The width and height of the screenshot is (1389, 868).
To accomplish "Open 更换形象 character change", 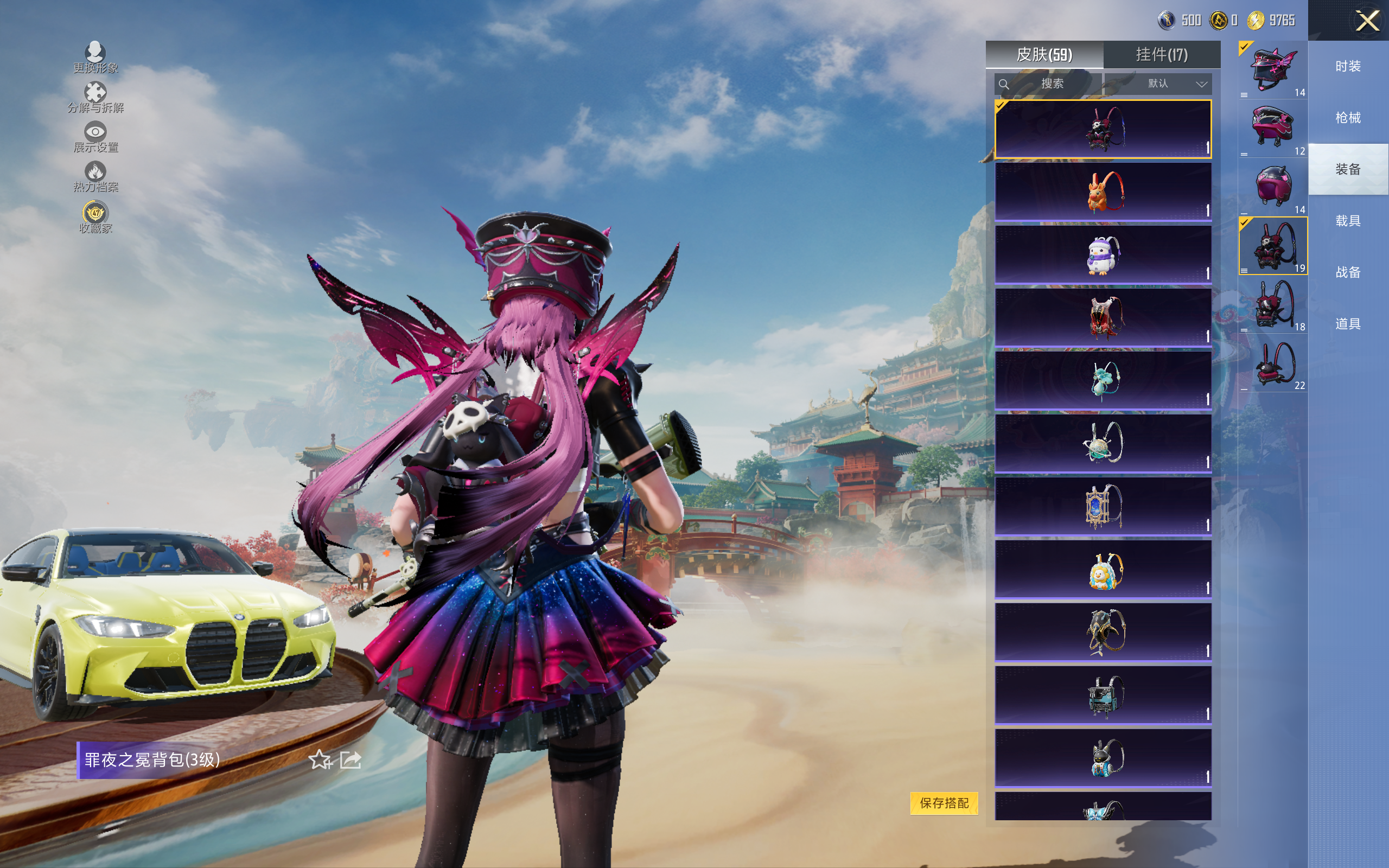I will tap(95, 57).
